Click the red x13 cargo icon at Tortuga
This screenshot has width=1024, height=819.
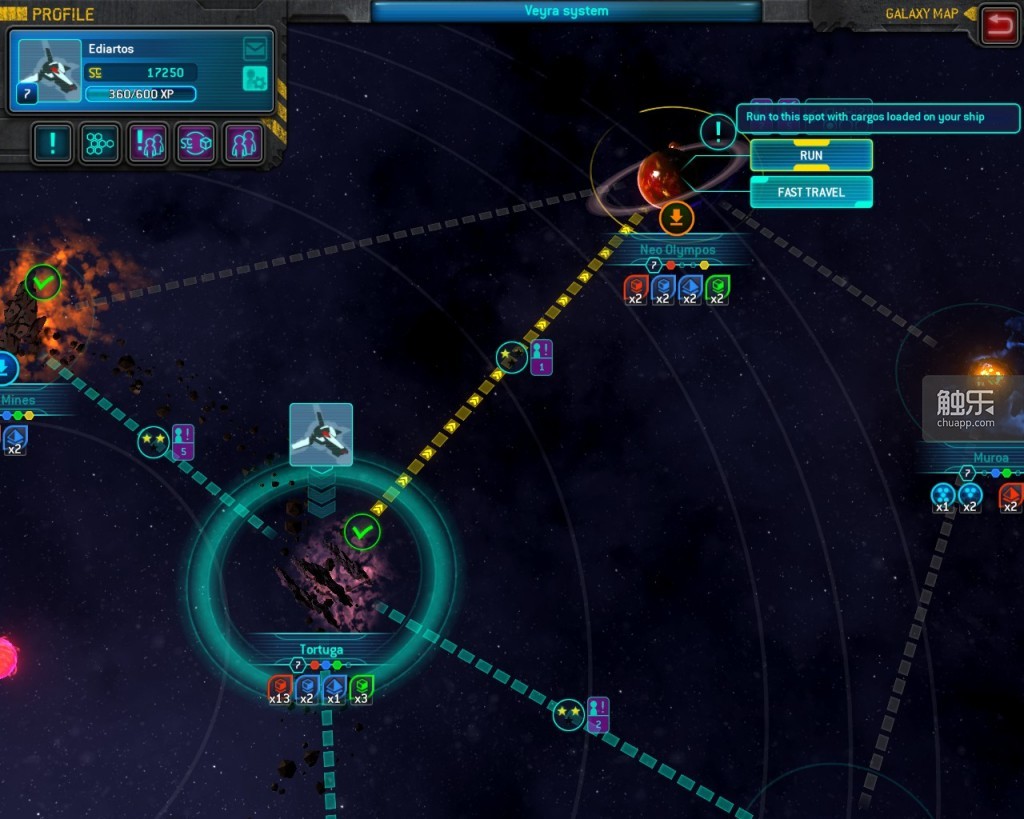[x=280, y=688]
